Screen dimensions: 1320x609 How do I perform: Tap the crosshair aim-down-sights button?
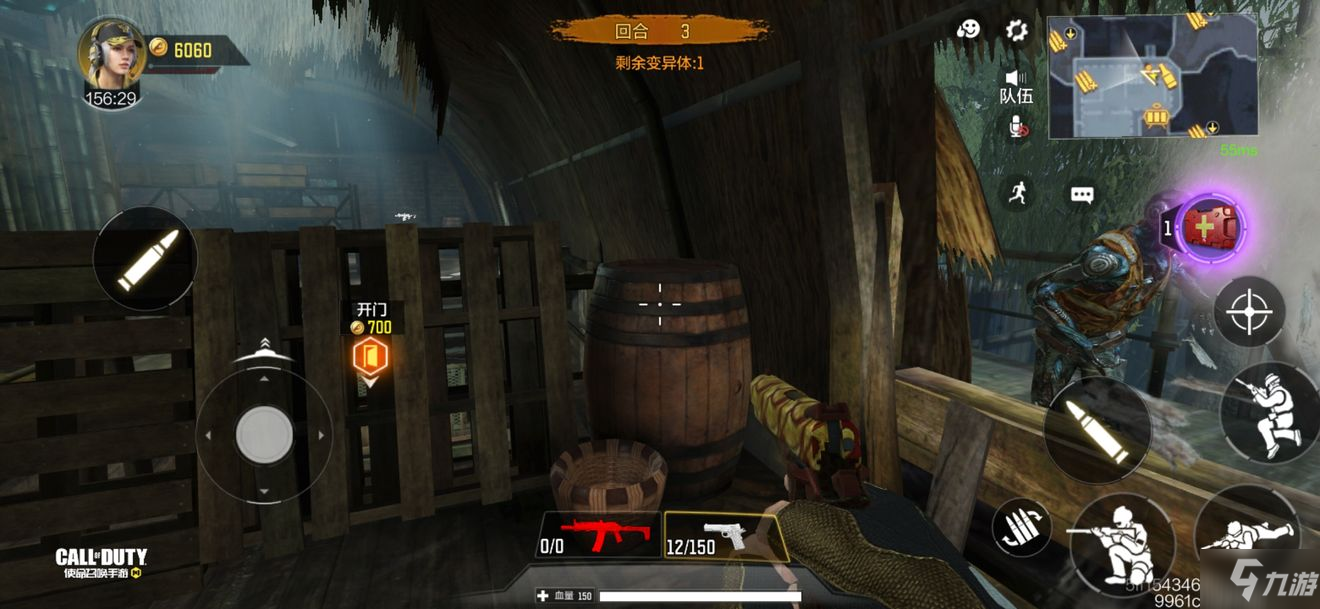(x=1249, y=311)
